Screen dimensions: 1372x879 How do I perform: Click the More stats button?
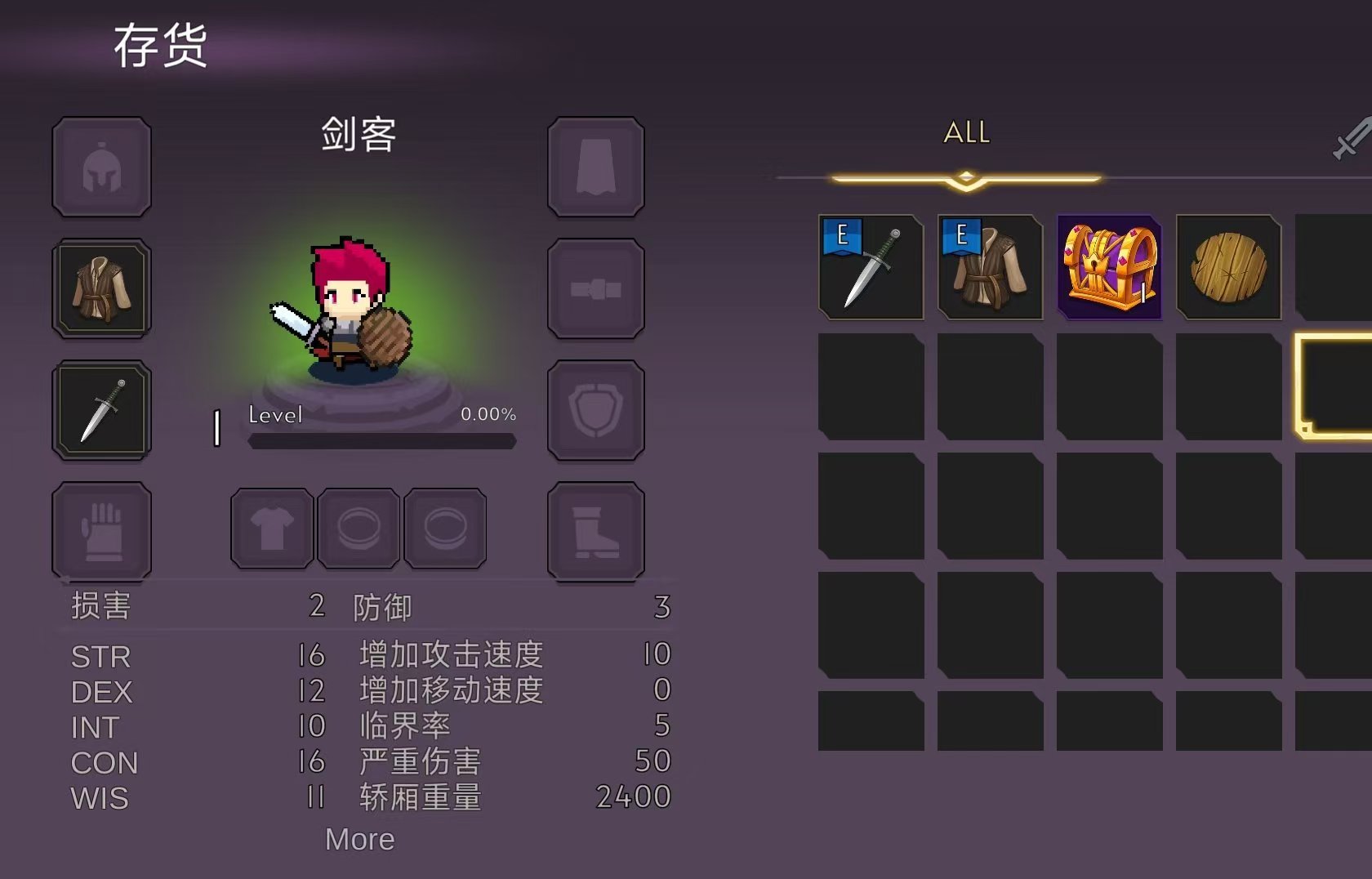point(359,839)
